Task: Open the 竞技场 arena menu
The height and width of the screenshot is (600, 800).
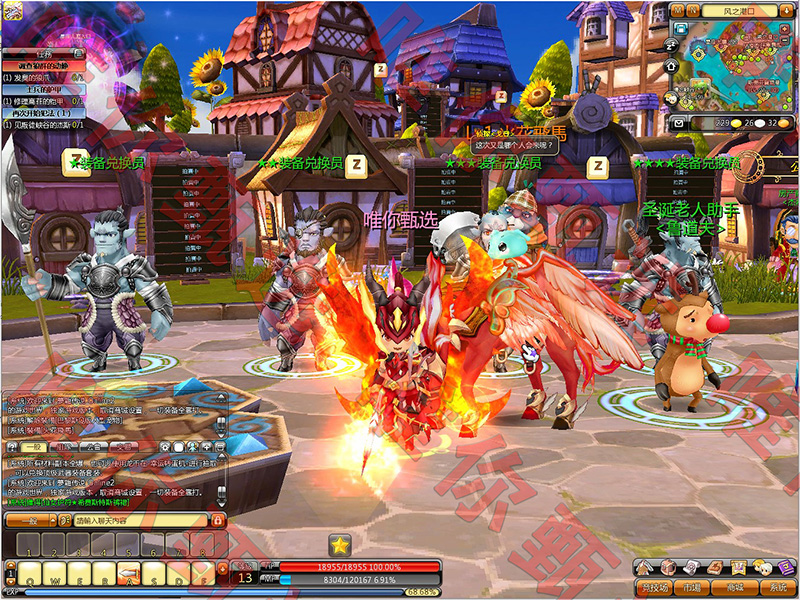Action: [x=653, y=588]
